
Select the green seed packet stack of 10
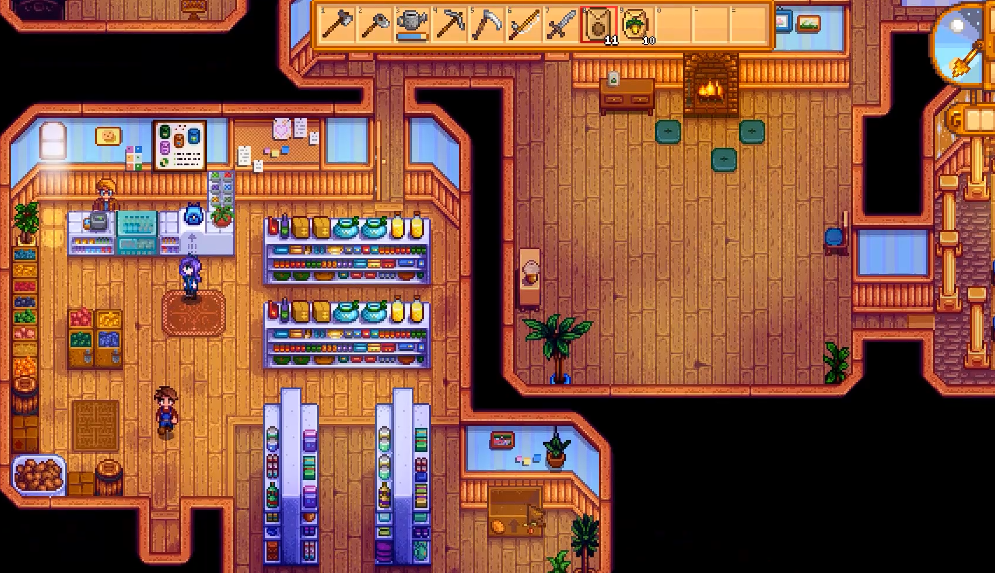636,24
